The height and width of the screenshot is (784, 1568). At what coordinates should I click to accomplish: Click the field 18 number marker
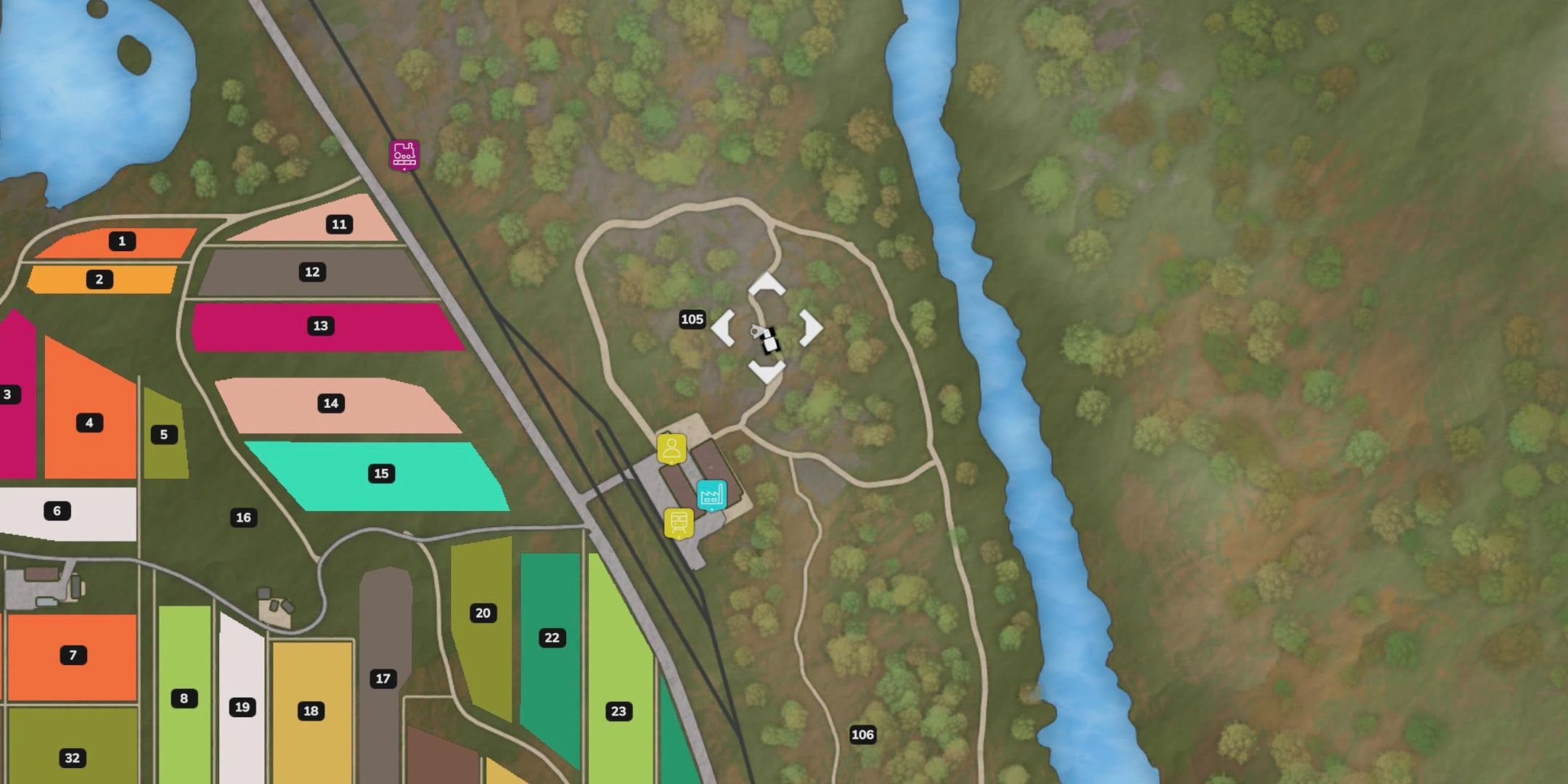pos(311,711)
